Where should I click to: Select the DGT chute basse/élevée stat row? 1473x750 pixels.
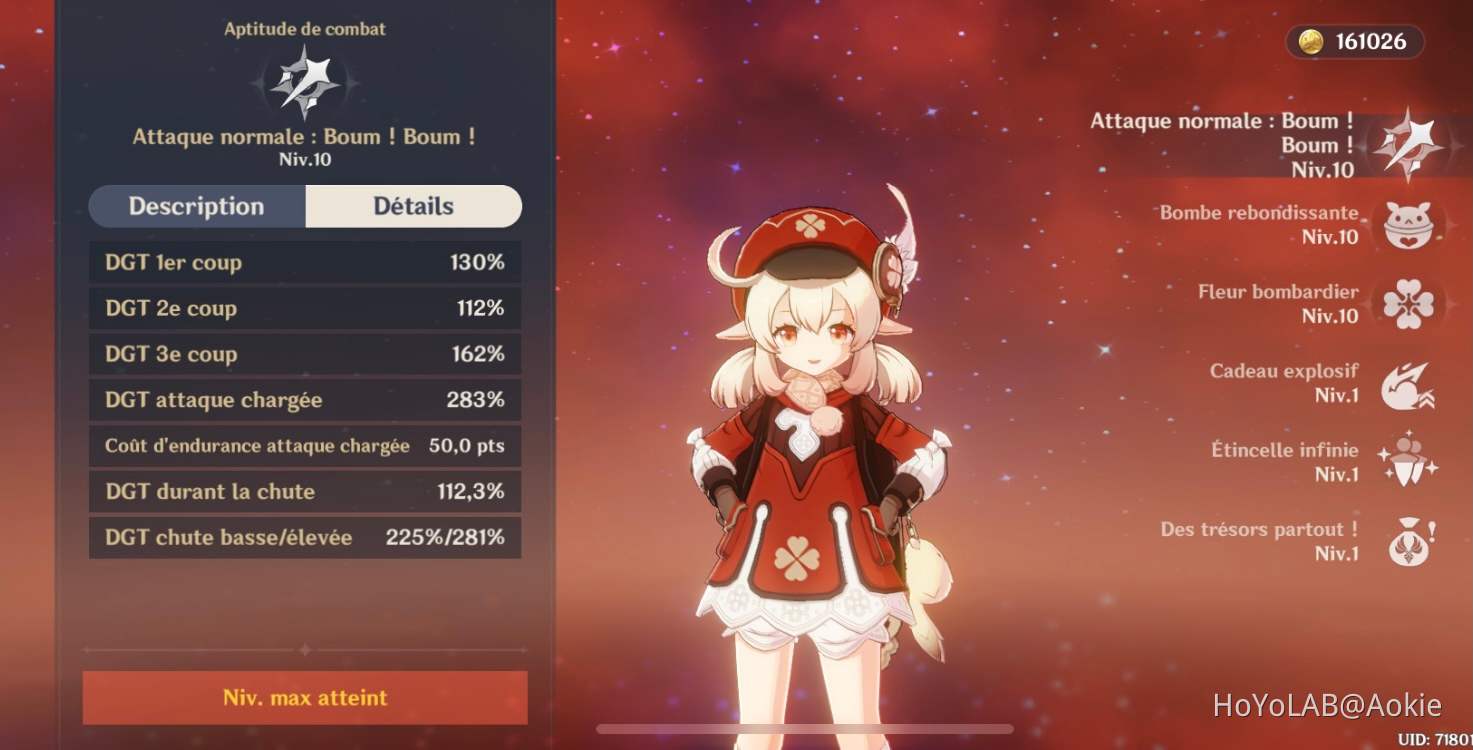[305, 537]
